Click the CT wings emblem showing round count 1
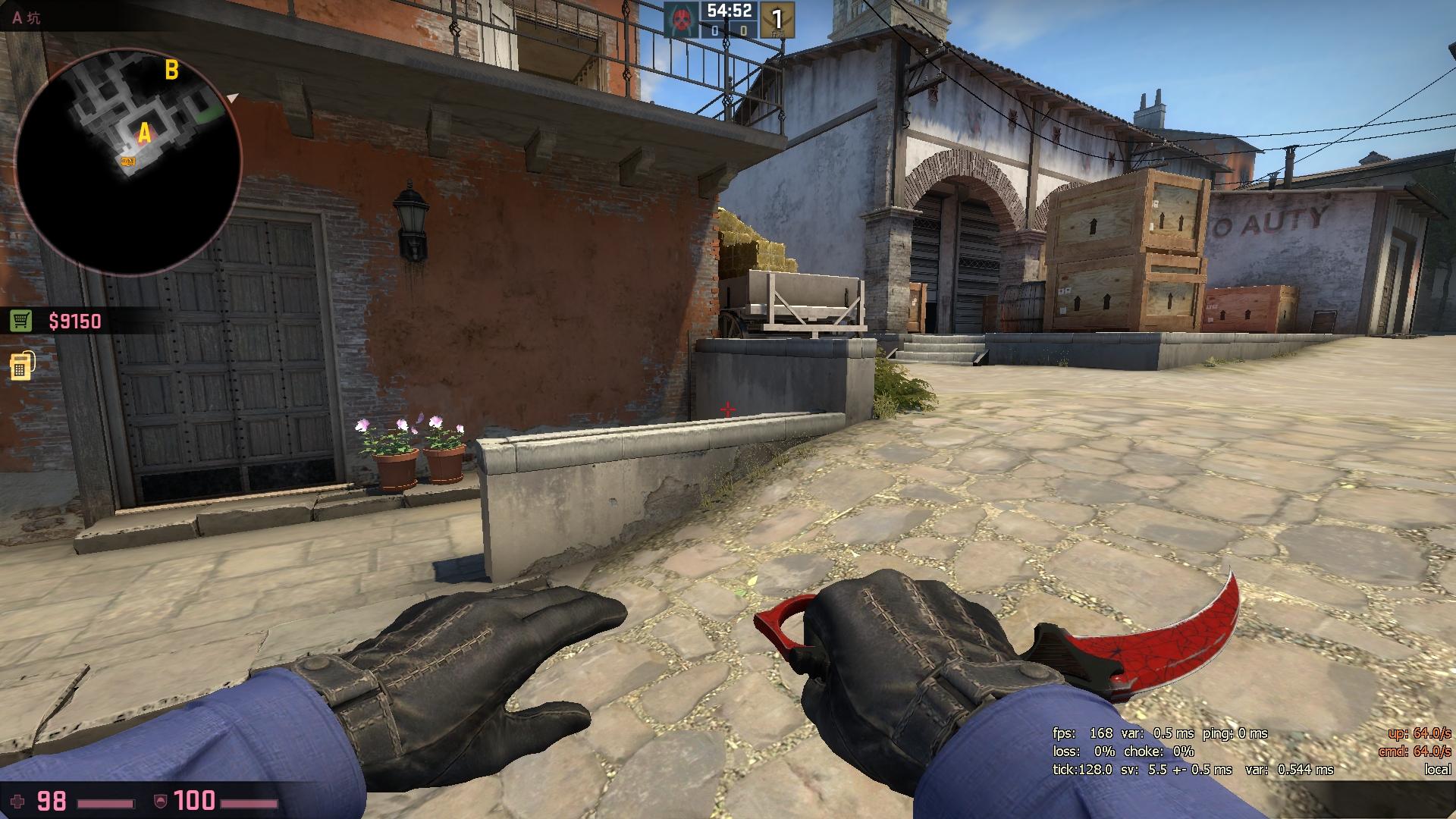The width and height of the screenshot is (1456, 819). coord(778,20)
